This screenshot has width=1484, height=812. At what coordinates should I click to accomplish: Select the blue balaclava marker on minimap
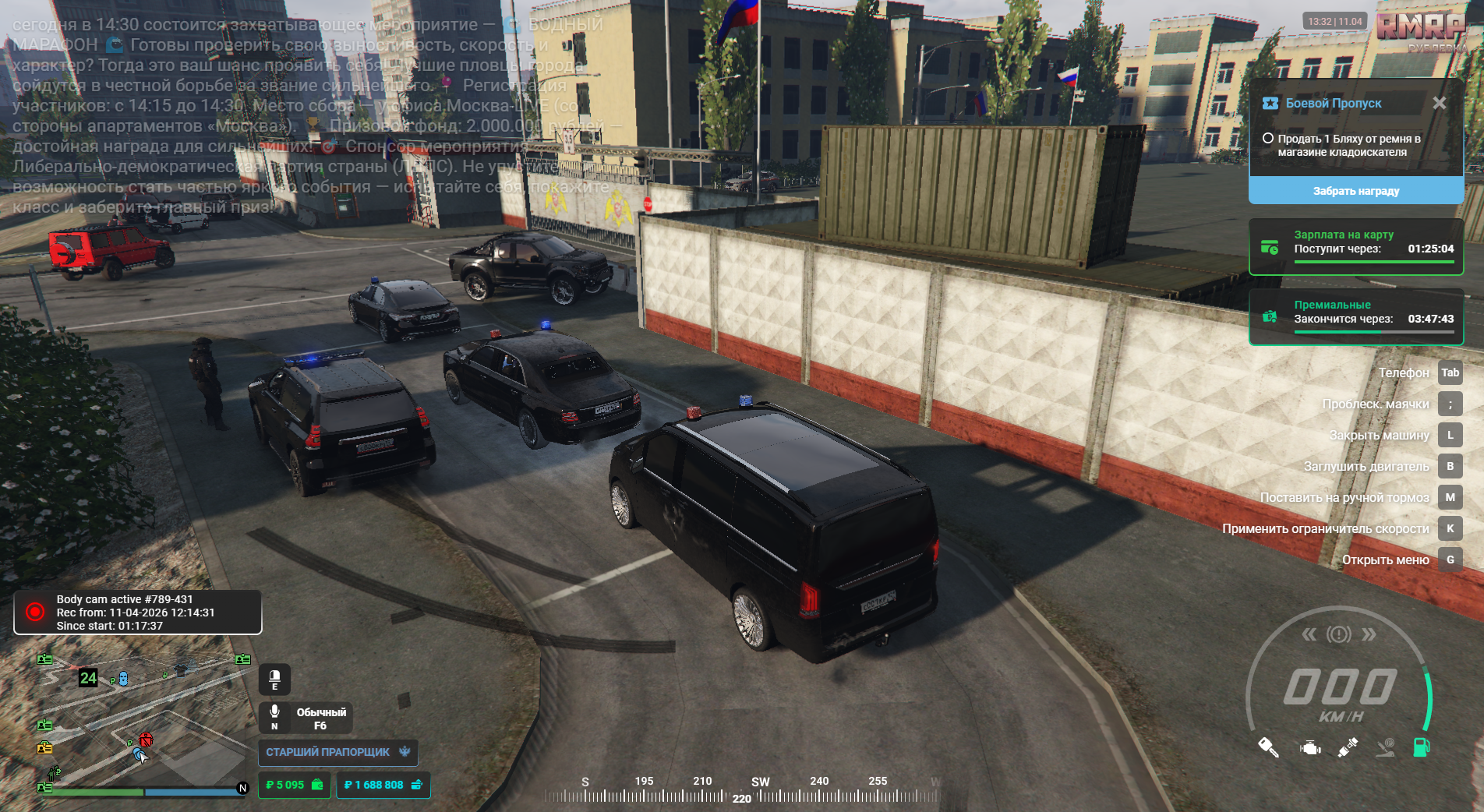click(x=123, y=679)
